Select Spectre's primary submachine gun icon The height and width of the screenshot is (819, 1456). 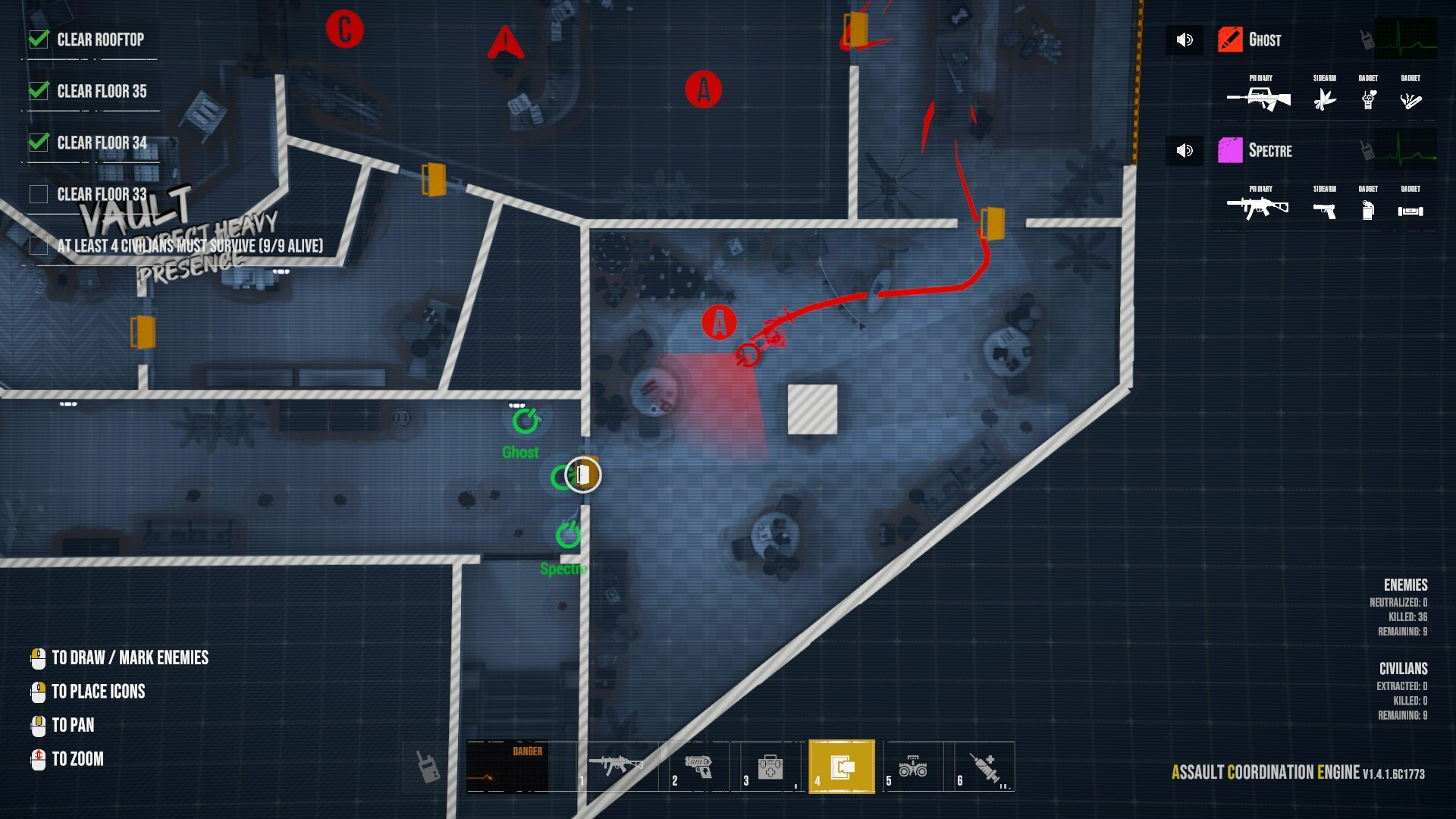pos(1258,207)
